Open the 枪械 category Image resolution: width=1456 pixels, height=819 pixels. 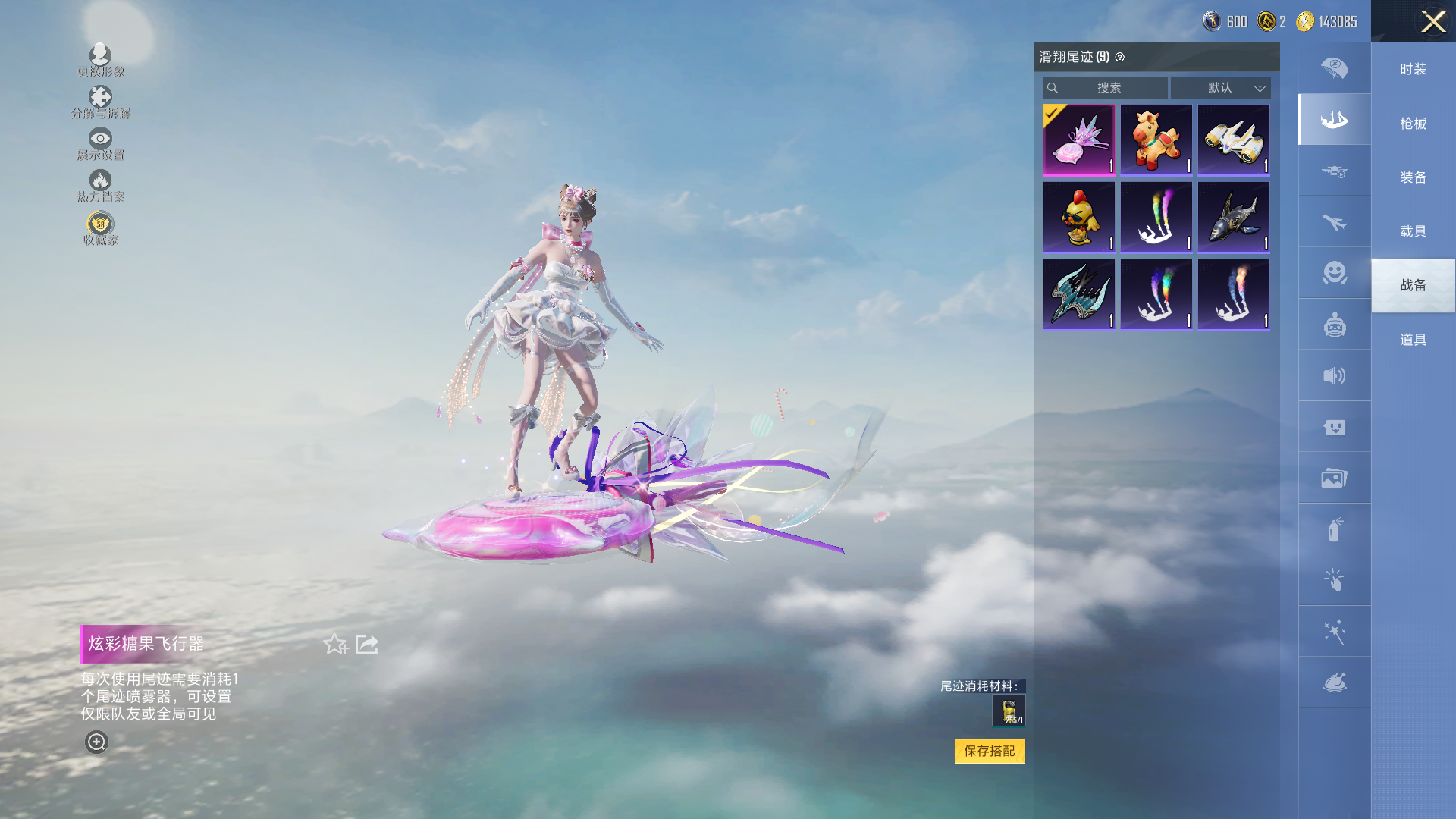[x=1413, y=124]
